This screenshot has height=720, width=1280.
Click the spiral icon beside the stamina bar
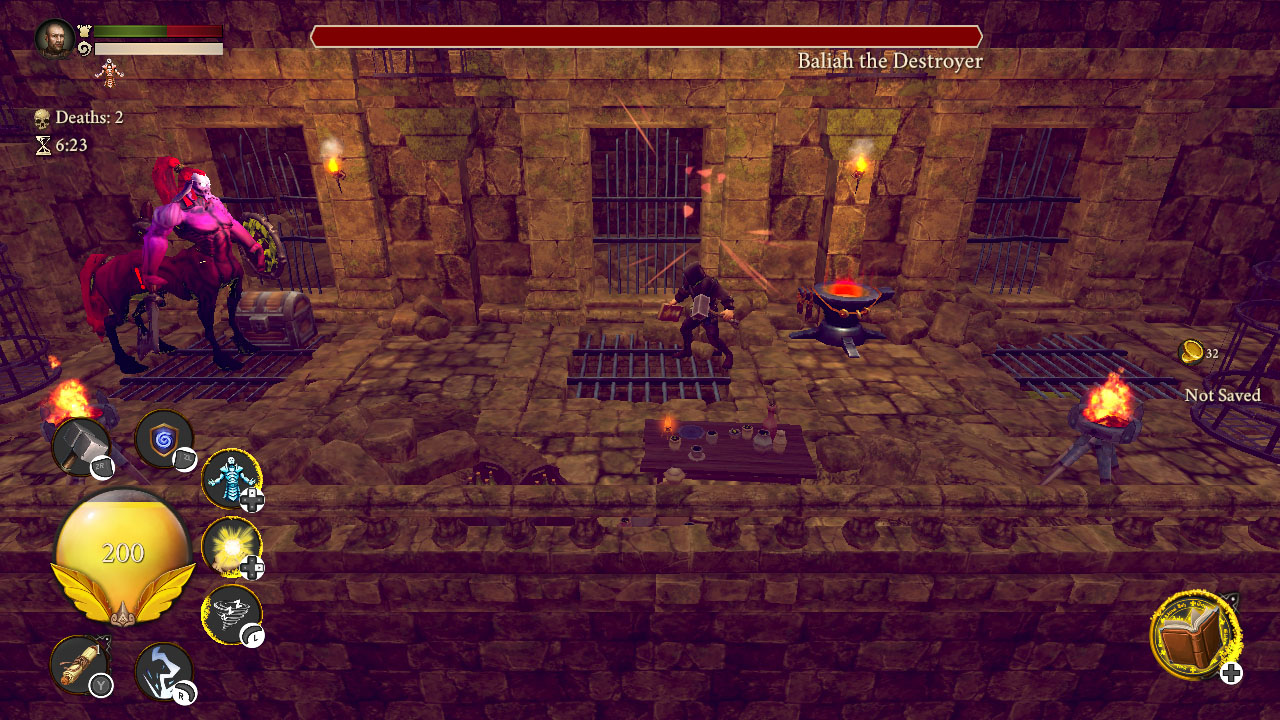click(86, 45)
